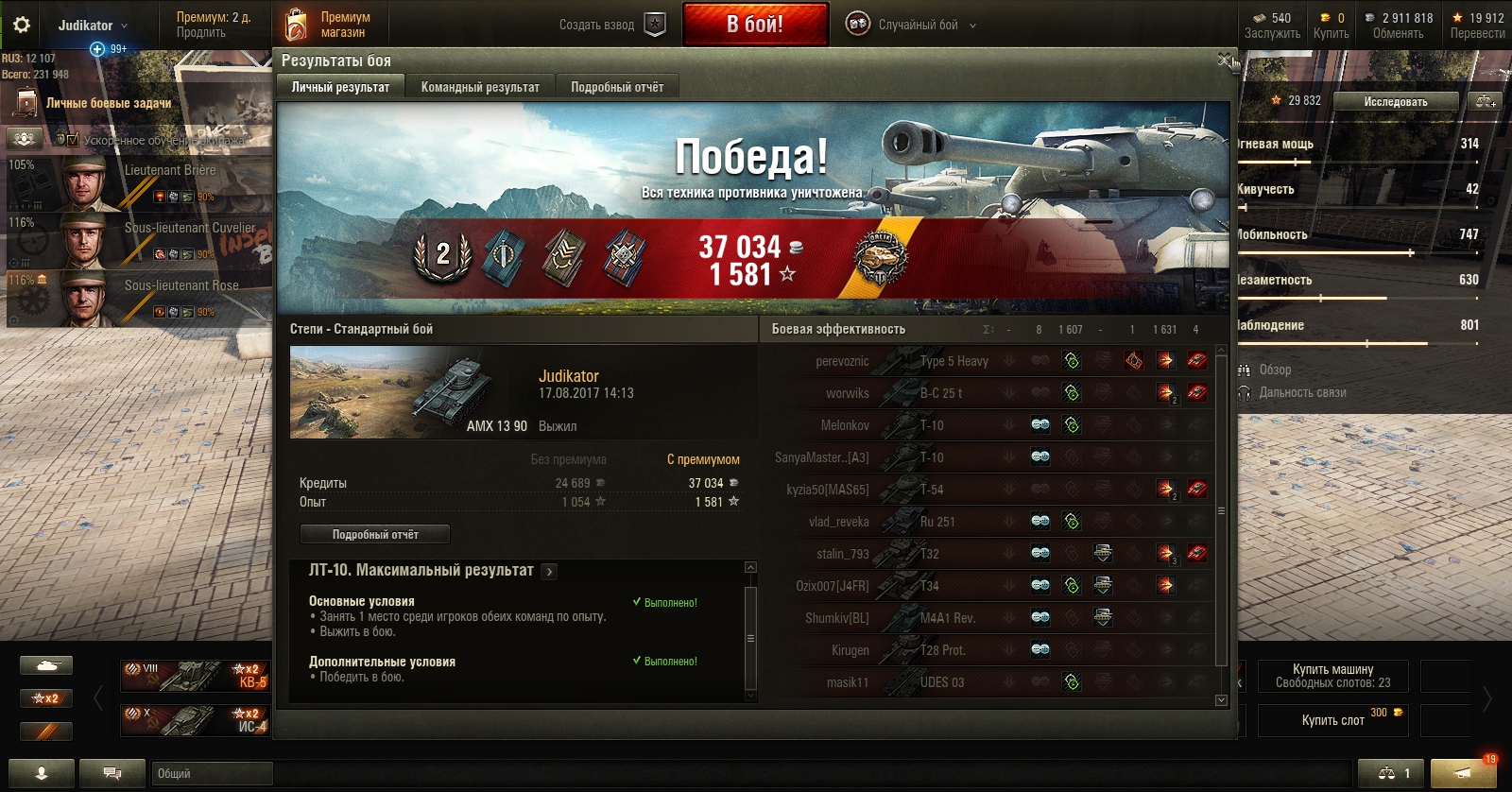Open the Случайный бой mode dropdown
This screenshot has width=1512, height=792.
[912, 25]
